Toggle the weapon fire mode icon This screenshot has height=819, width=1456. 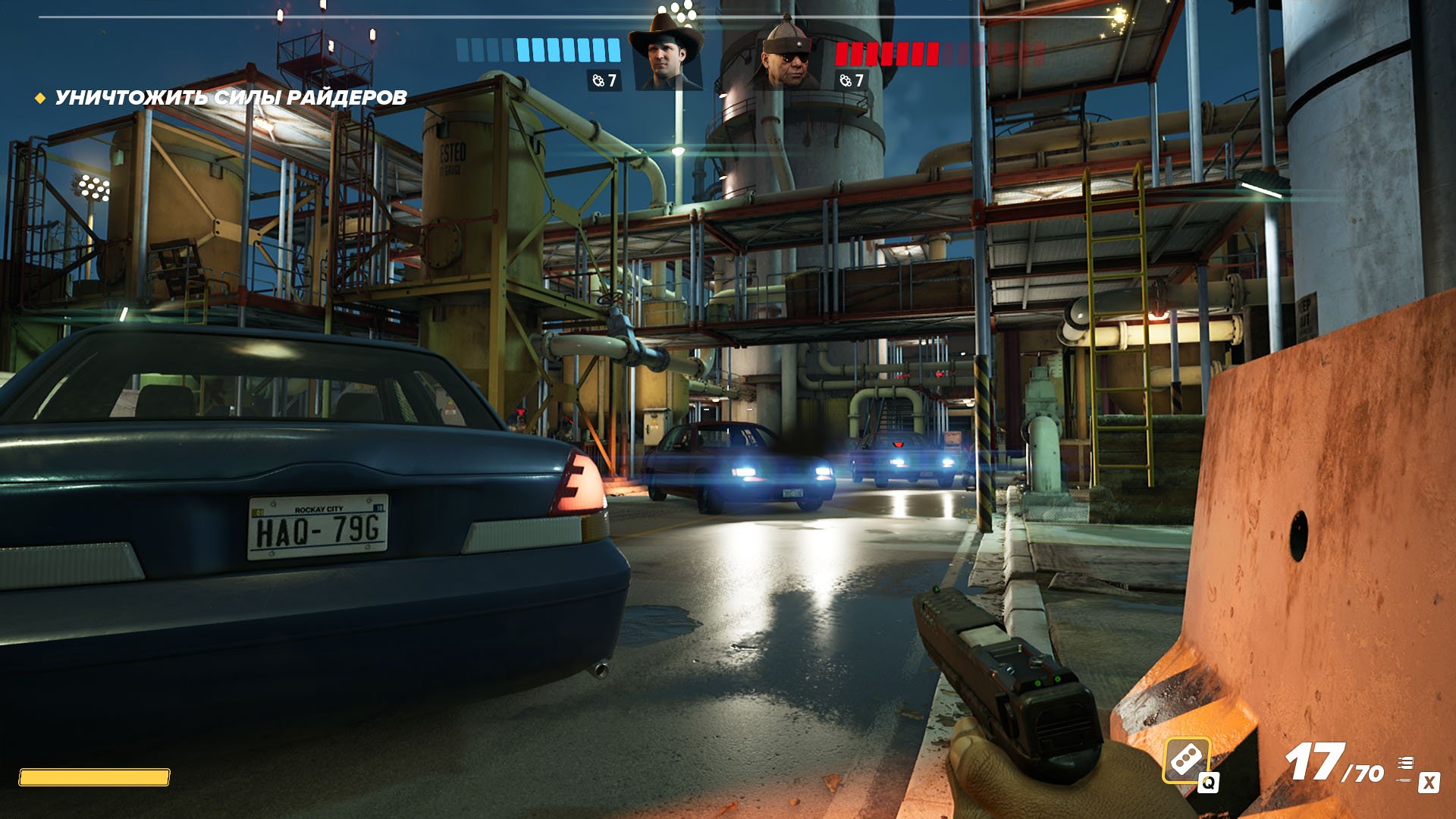click(x=1406, y=768)
